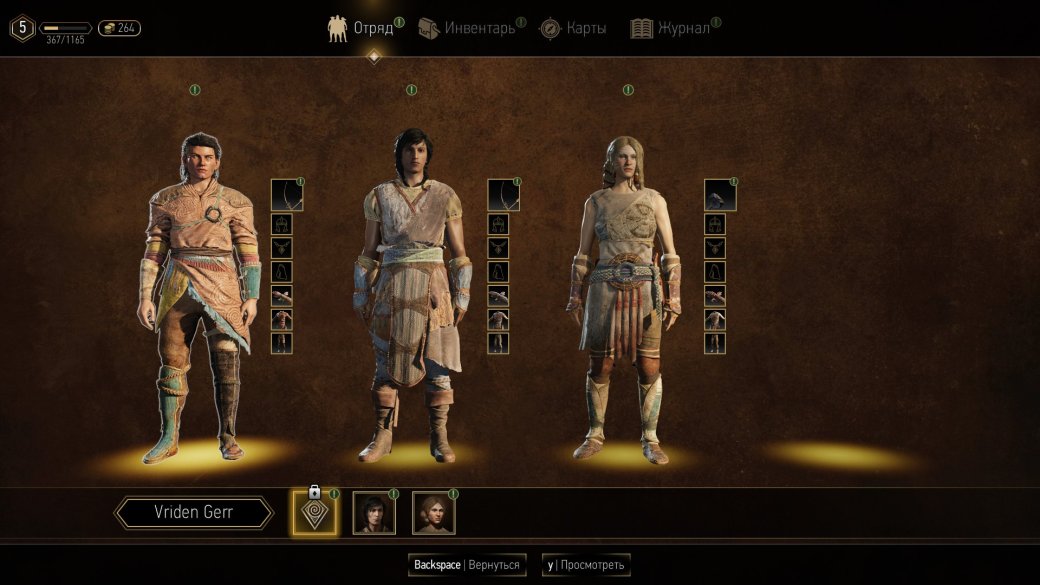Open the blonde companion's chest armor slot

(715, 319)
